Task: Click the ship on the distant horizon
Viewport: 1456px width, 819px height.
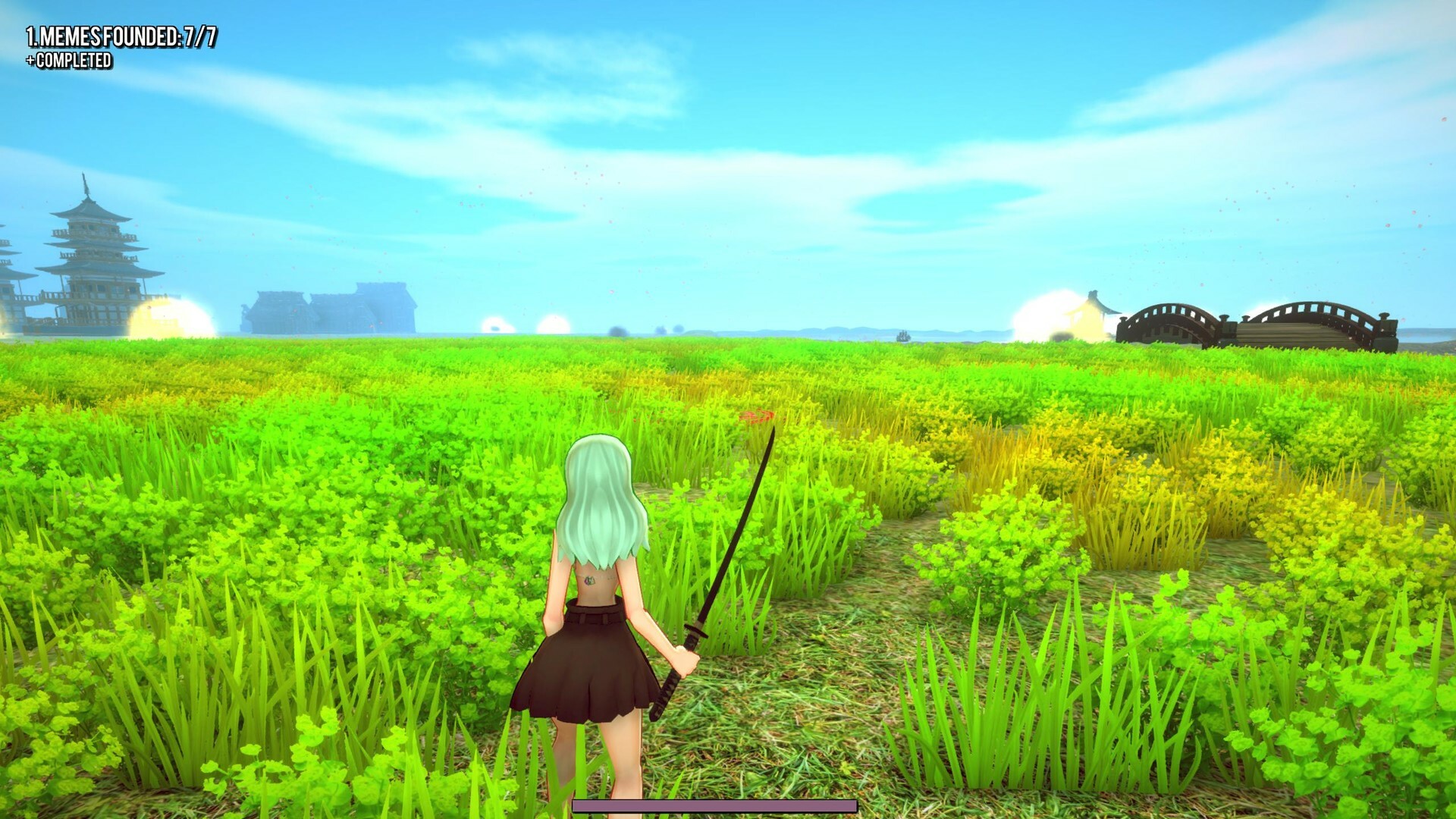Action: [902, 337]
